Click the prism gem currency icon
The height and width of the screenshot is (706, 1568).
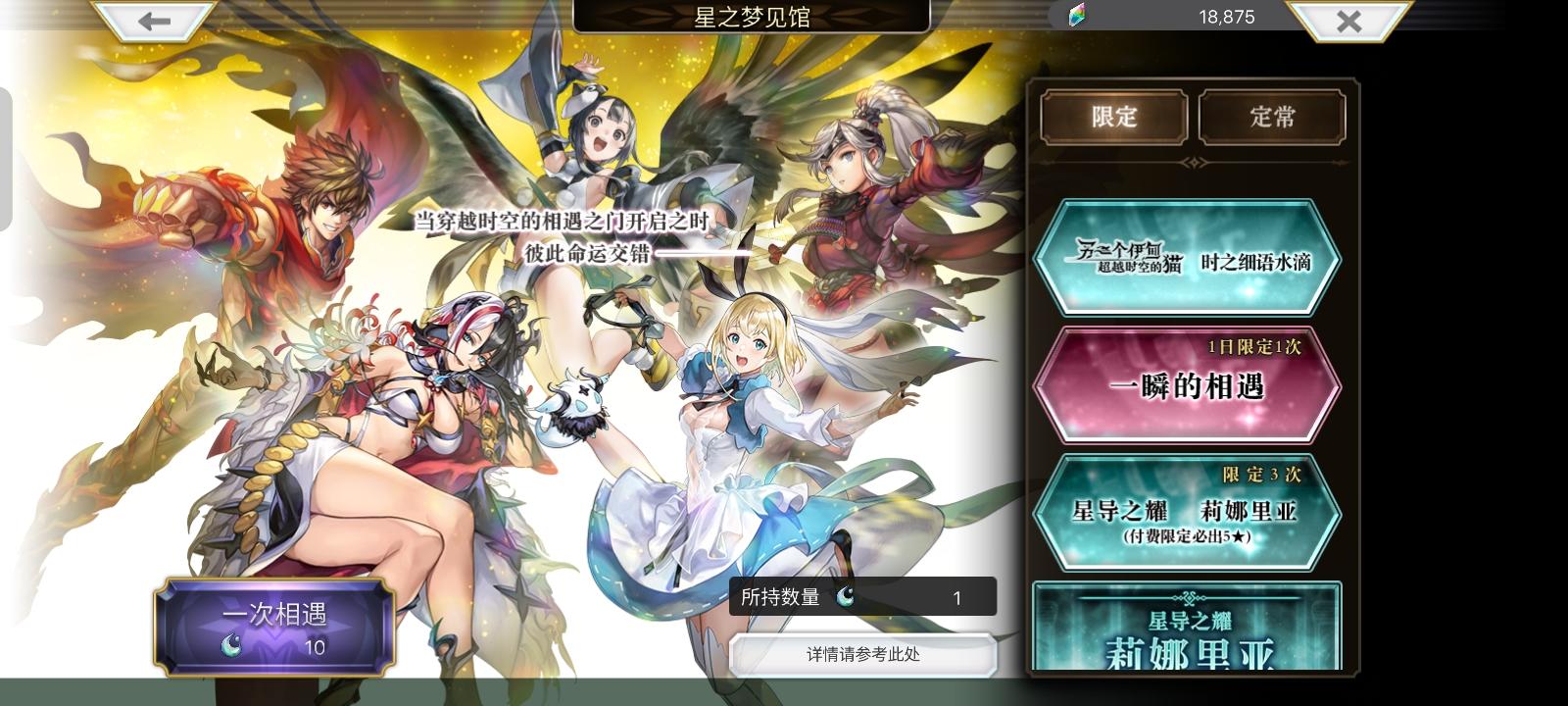[1076, 17]
